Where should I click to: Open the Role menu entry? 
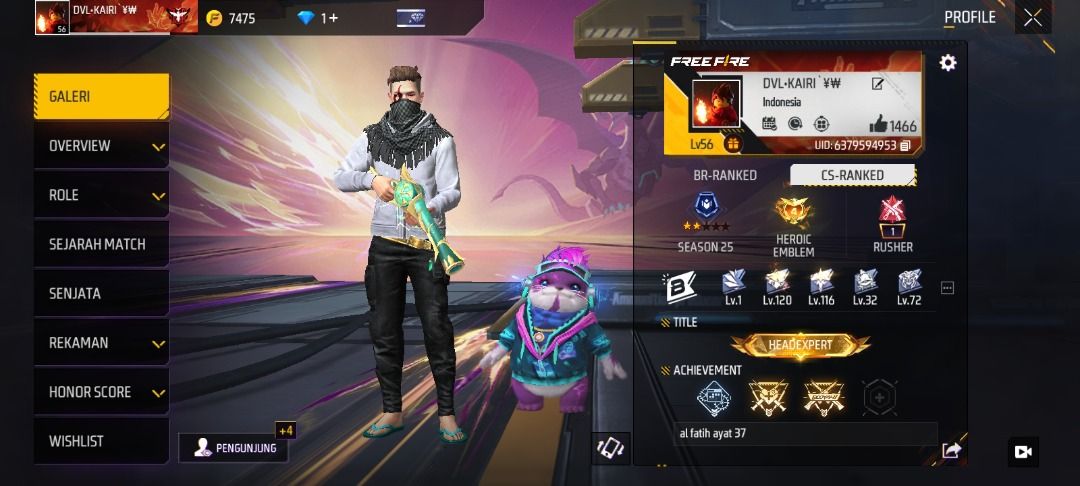point(100,195)
